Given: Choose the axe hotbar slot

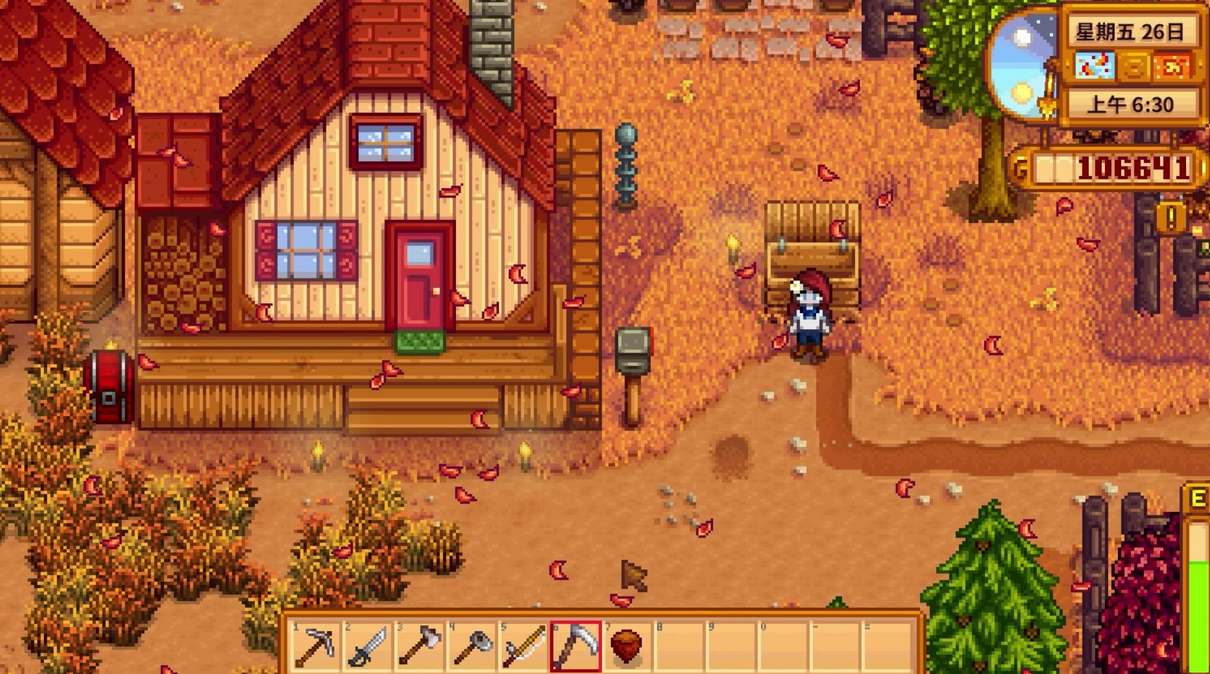Looking at the screenshot, I should pos(420,646).
